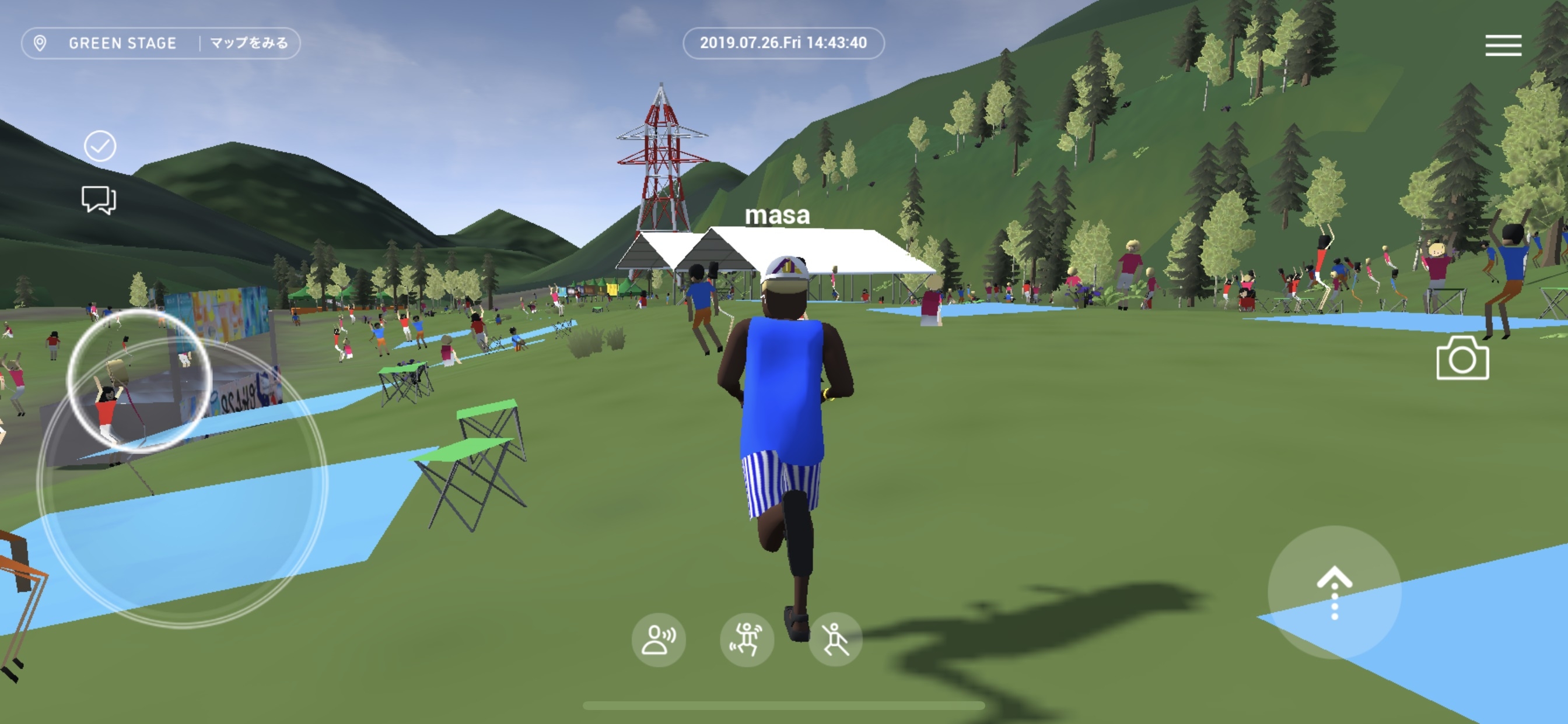Image resolution: width=1568 pixels, height=724 pixels.
Task: Trigger the dancing figure emote
Action: coord(747,639)
